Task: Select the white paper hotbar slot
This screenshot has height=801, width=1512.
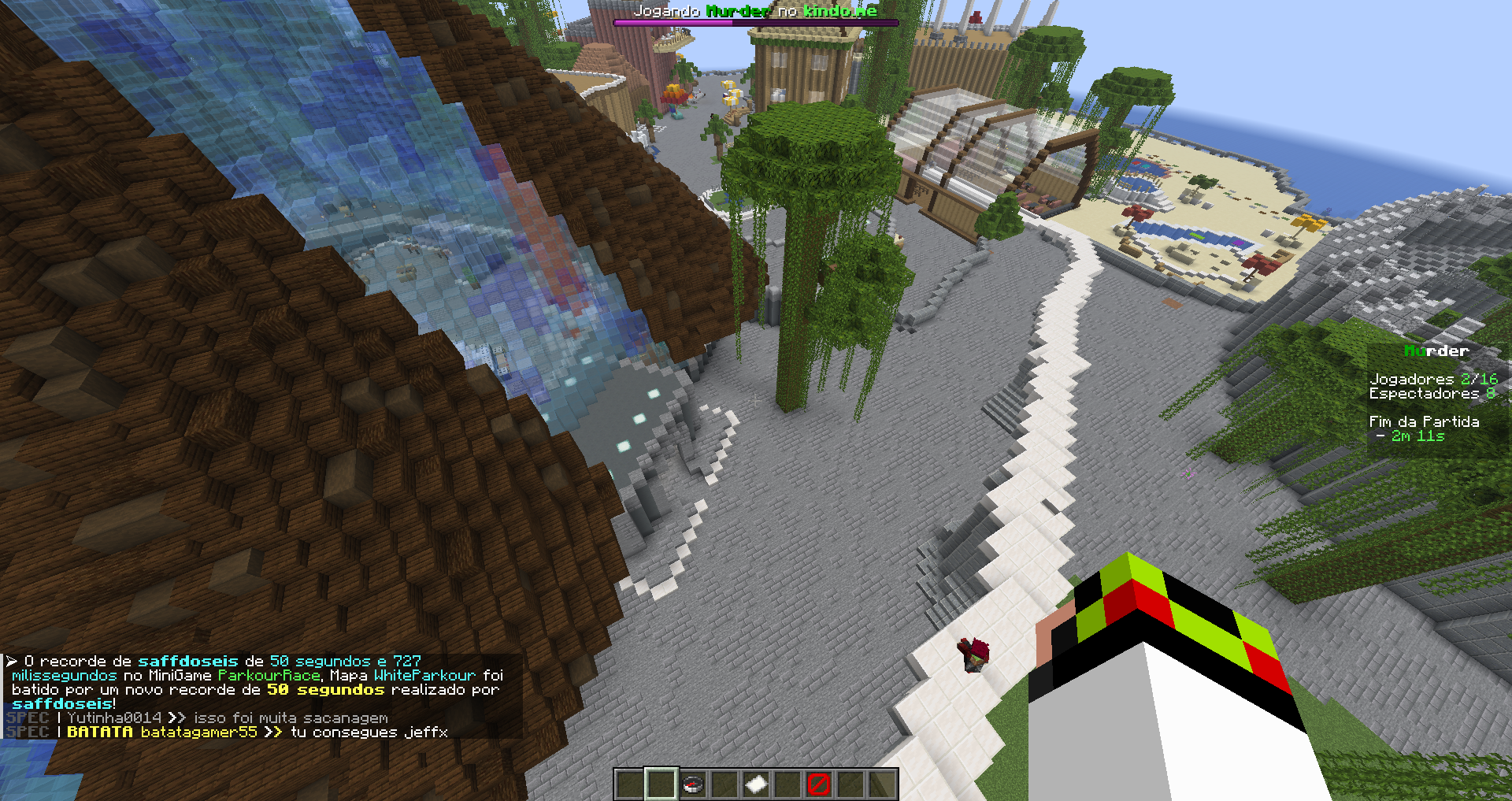Action: pos(756,784)
